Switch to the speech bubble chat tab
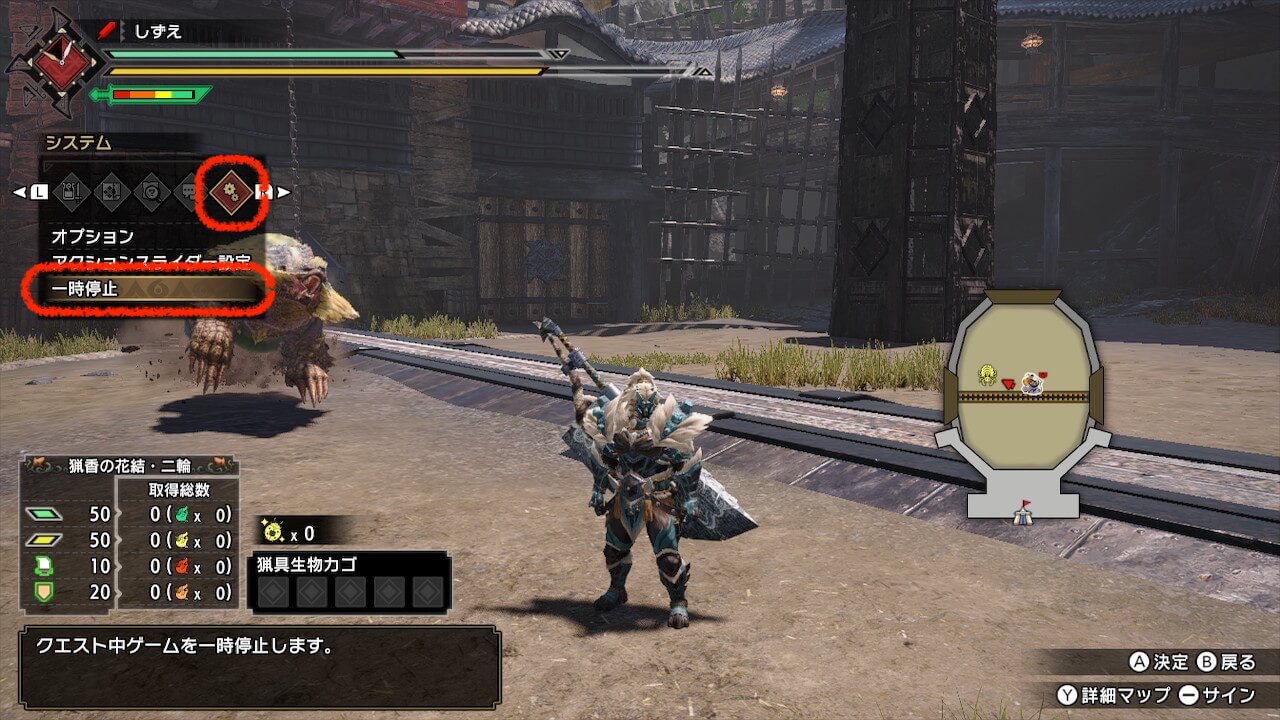Screen dimensions: 1280x720 pyautogui.click(x=188, y=191)
